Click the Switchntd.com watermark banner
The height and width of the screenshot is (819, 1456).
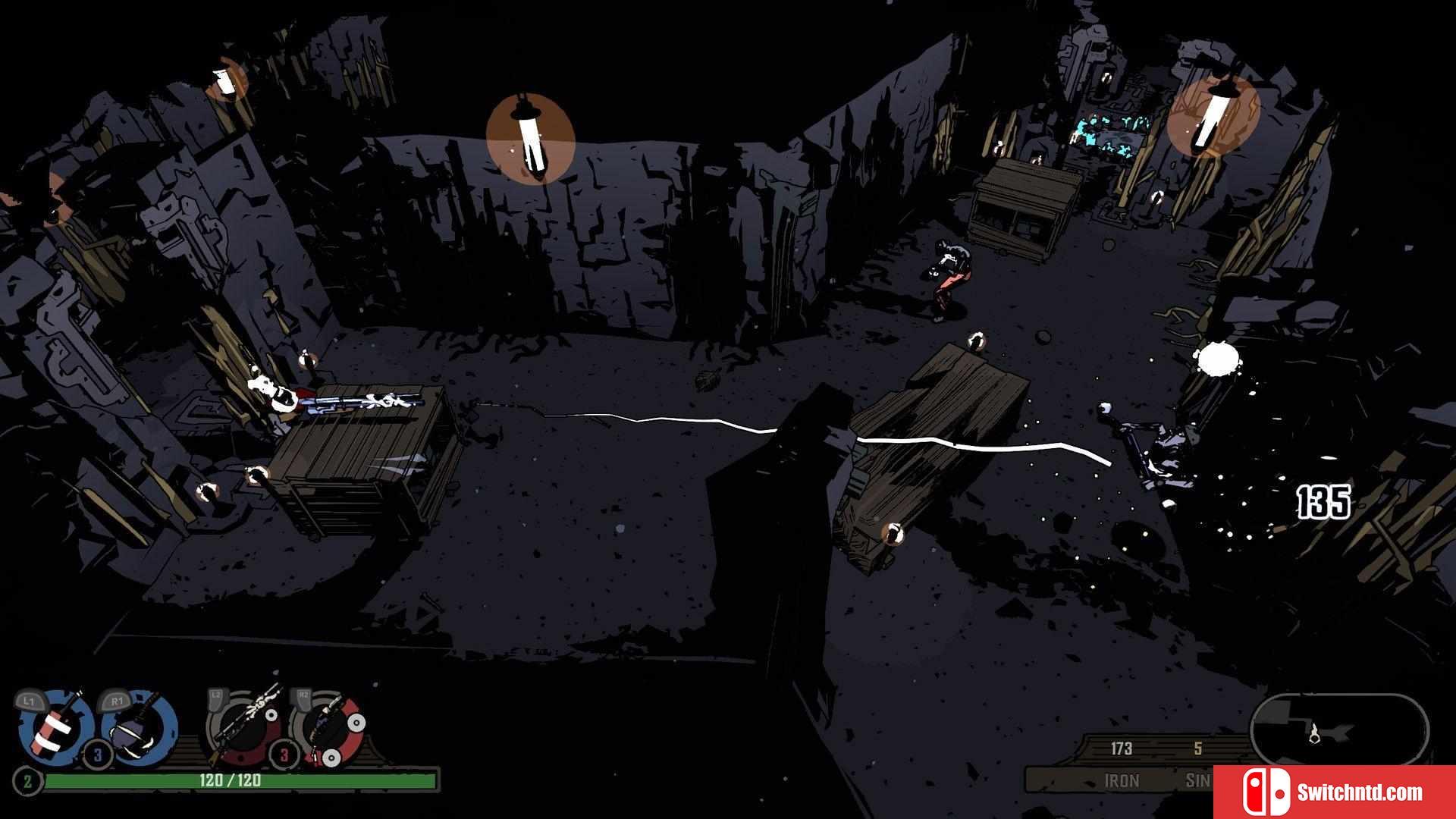(x=1335, y=792)
